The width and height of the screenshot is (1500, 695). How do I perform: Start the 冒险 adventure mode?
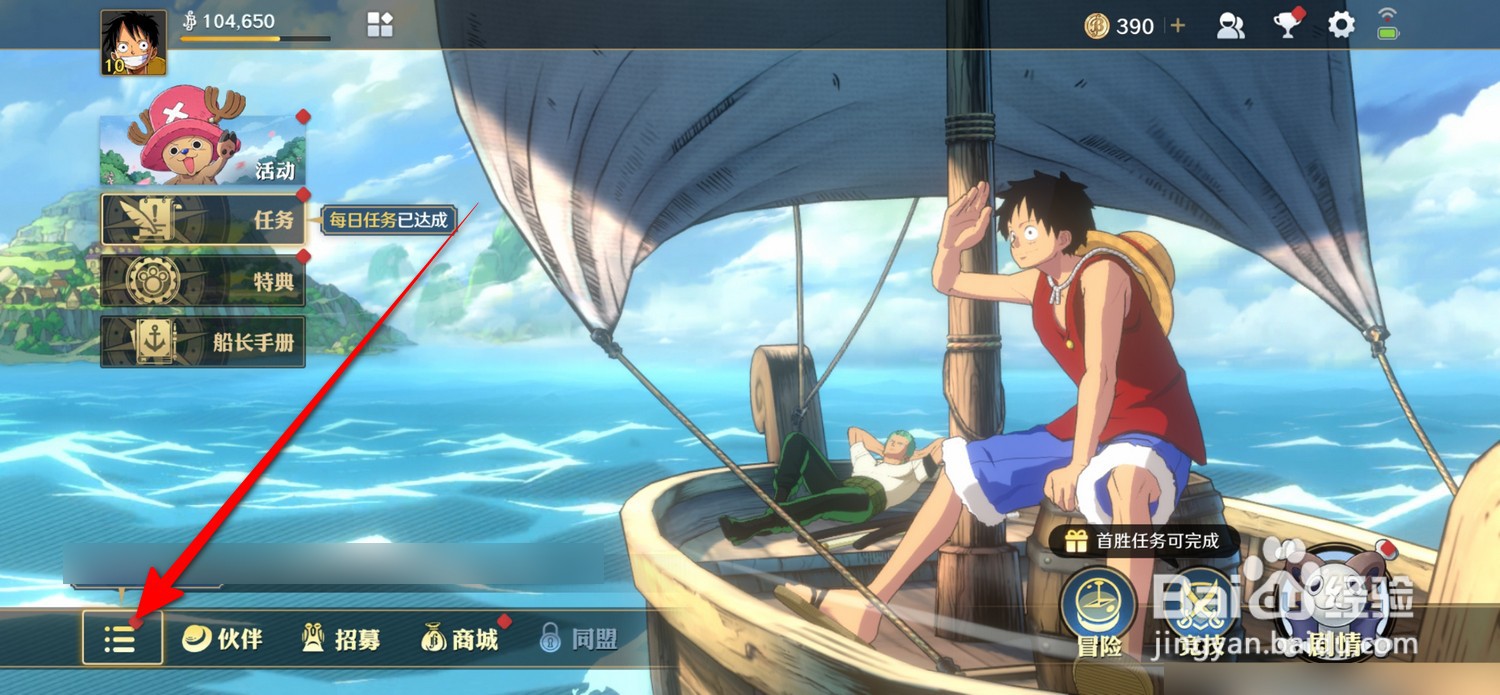1098,612
